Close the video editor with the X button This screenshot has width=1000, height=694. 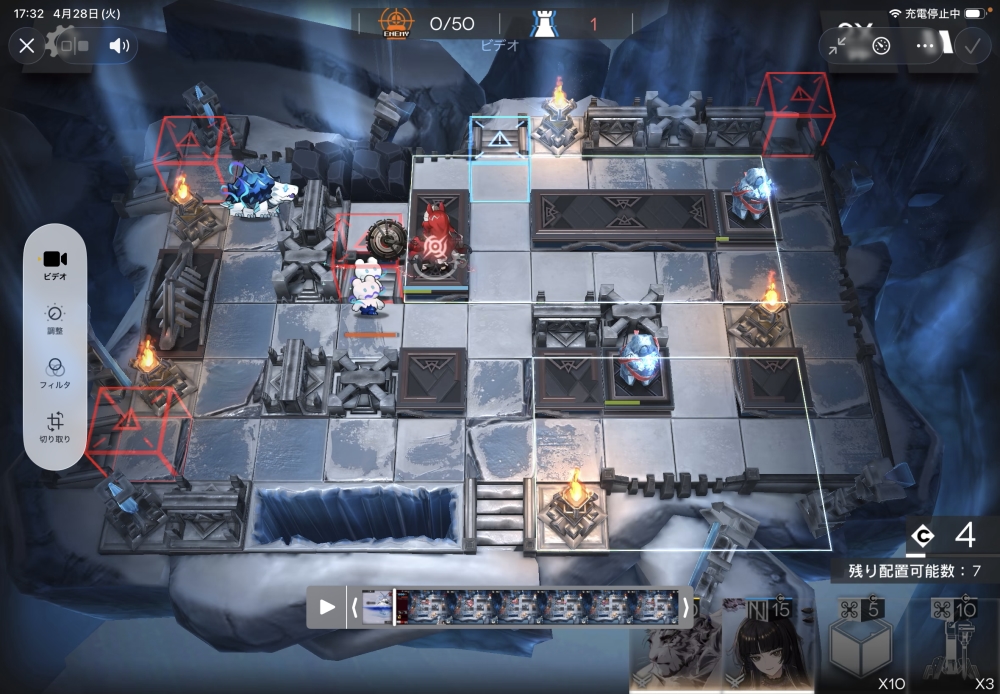pyautogui.click(x=27, y=45)
